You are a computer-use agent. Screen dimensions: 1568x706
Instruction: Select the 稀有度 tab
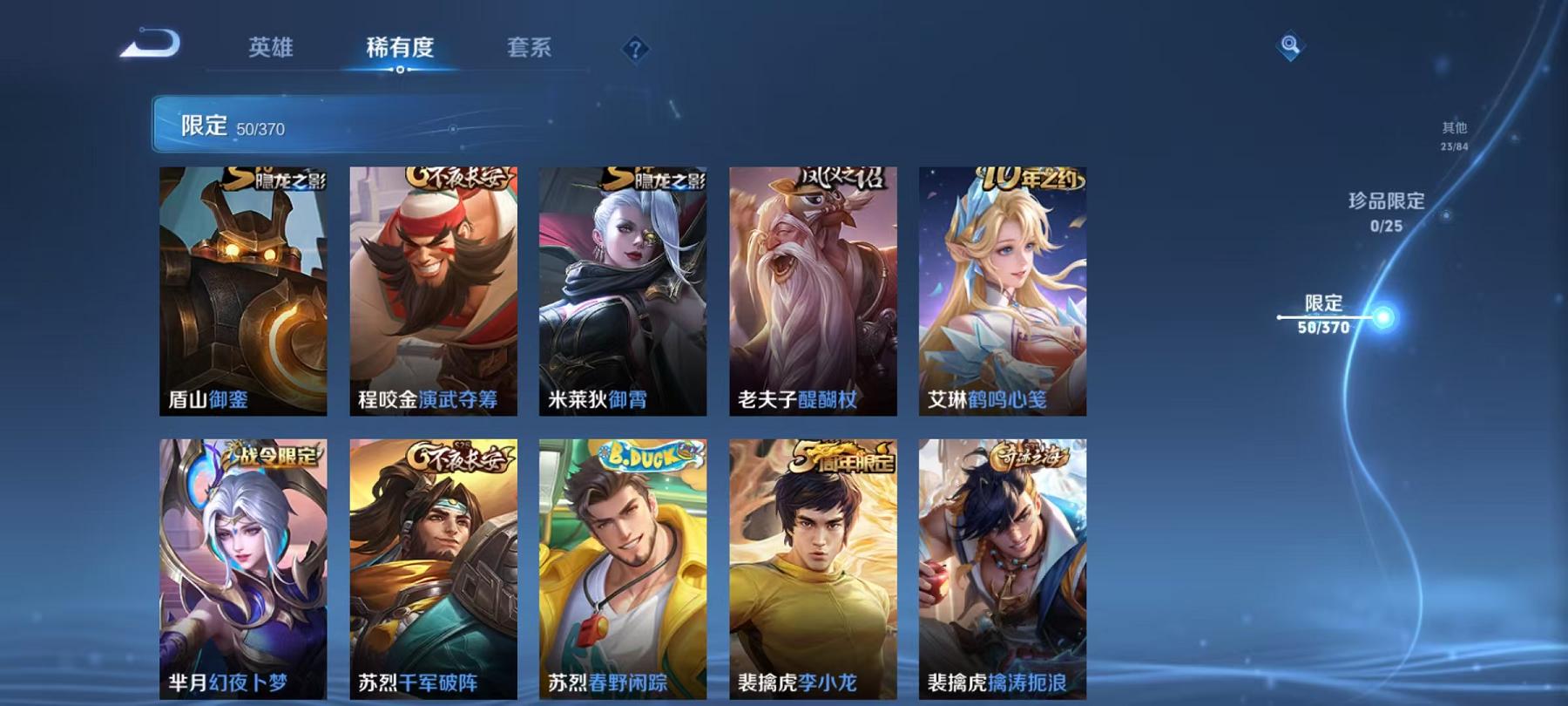(x=399, y=50)
